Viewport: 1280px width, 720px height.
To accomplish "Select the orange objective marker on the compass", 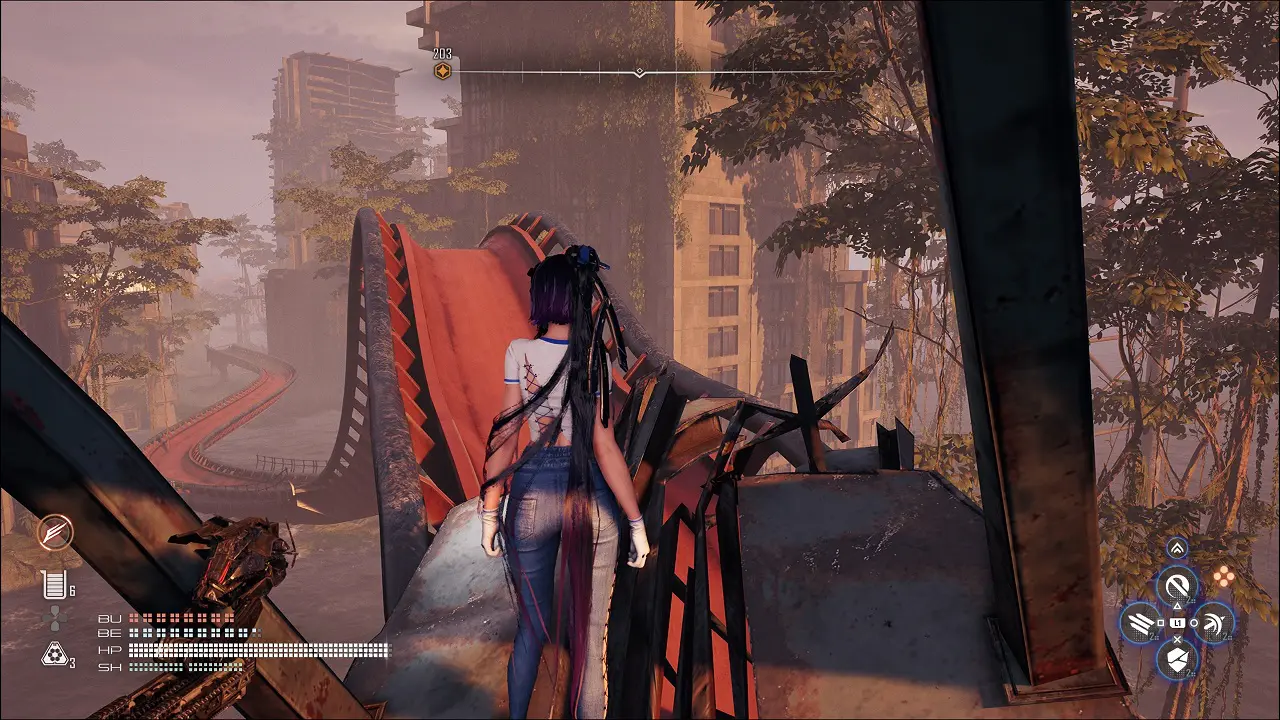I will (442, 71).
